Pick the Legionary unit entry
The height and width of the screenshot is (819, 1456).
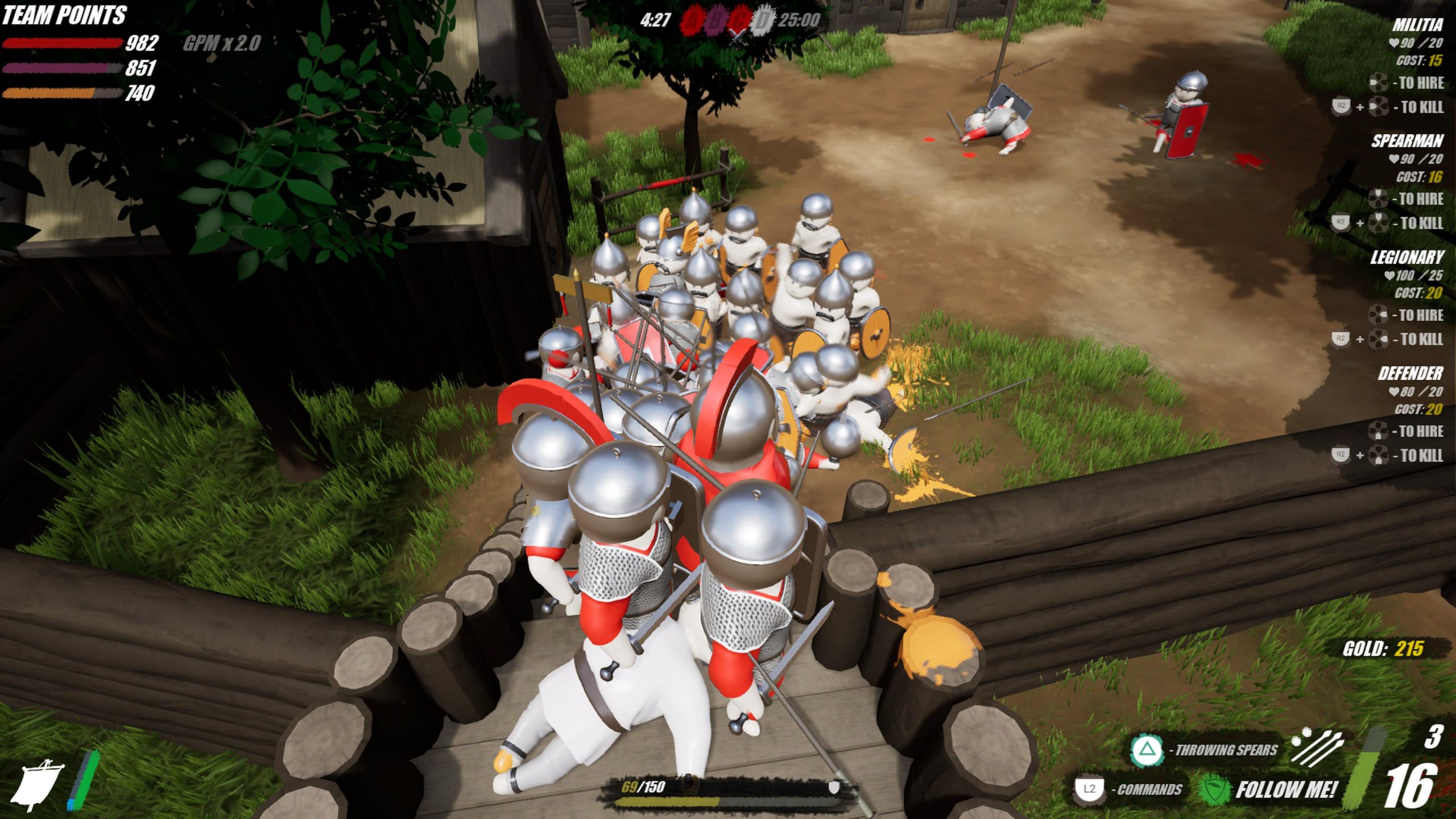[x=1406, y=258]
